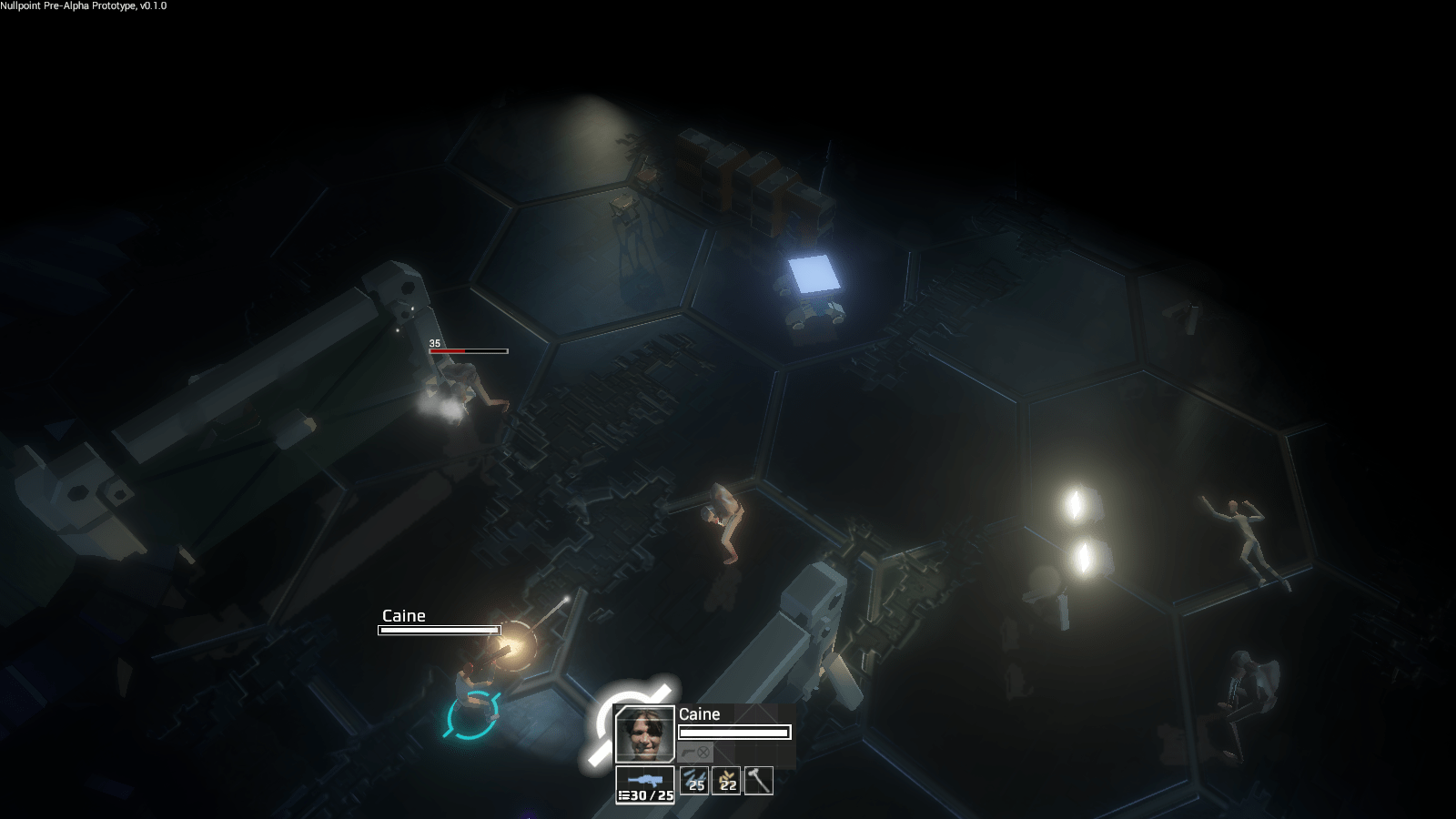
Task: Choose the blue ammo slot with 25
Action: coord(694,781)
